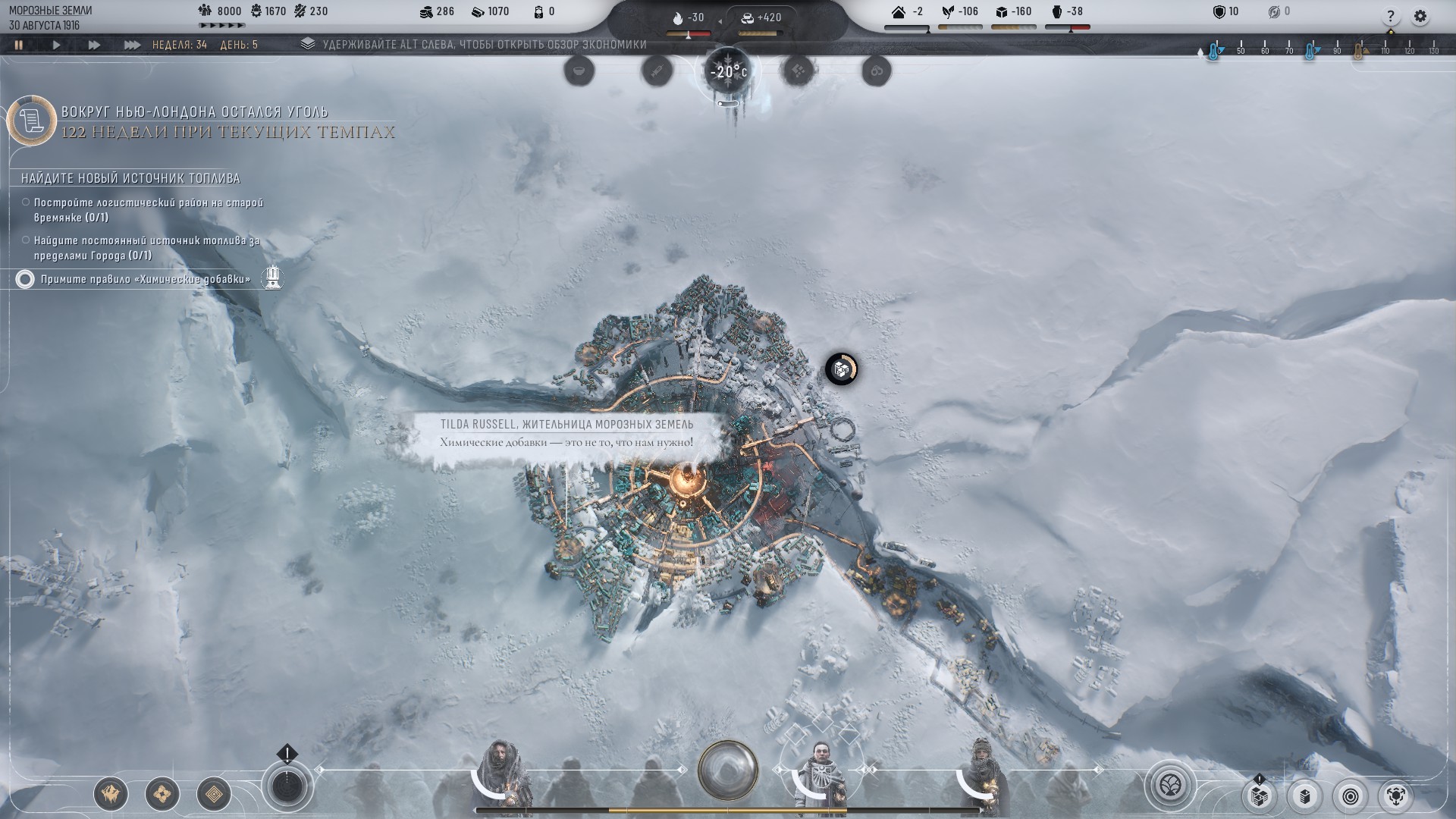Viewport: 1456px width, 819px height.
Task: Click the crate event marker near the city
Action: click(840, 369)
